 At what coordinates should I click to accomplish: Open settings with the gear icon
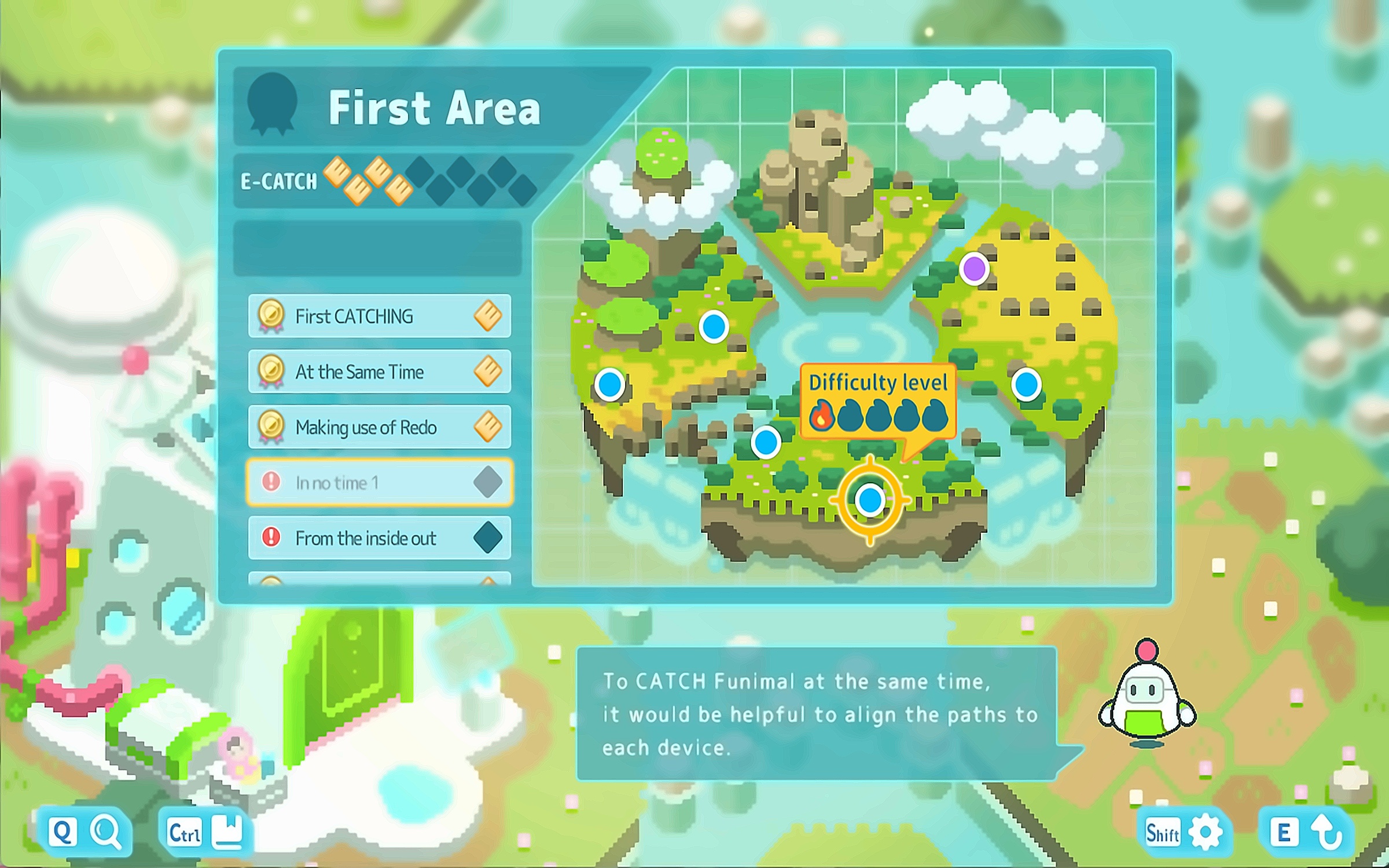[1206, 833]
